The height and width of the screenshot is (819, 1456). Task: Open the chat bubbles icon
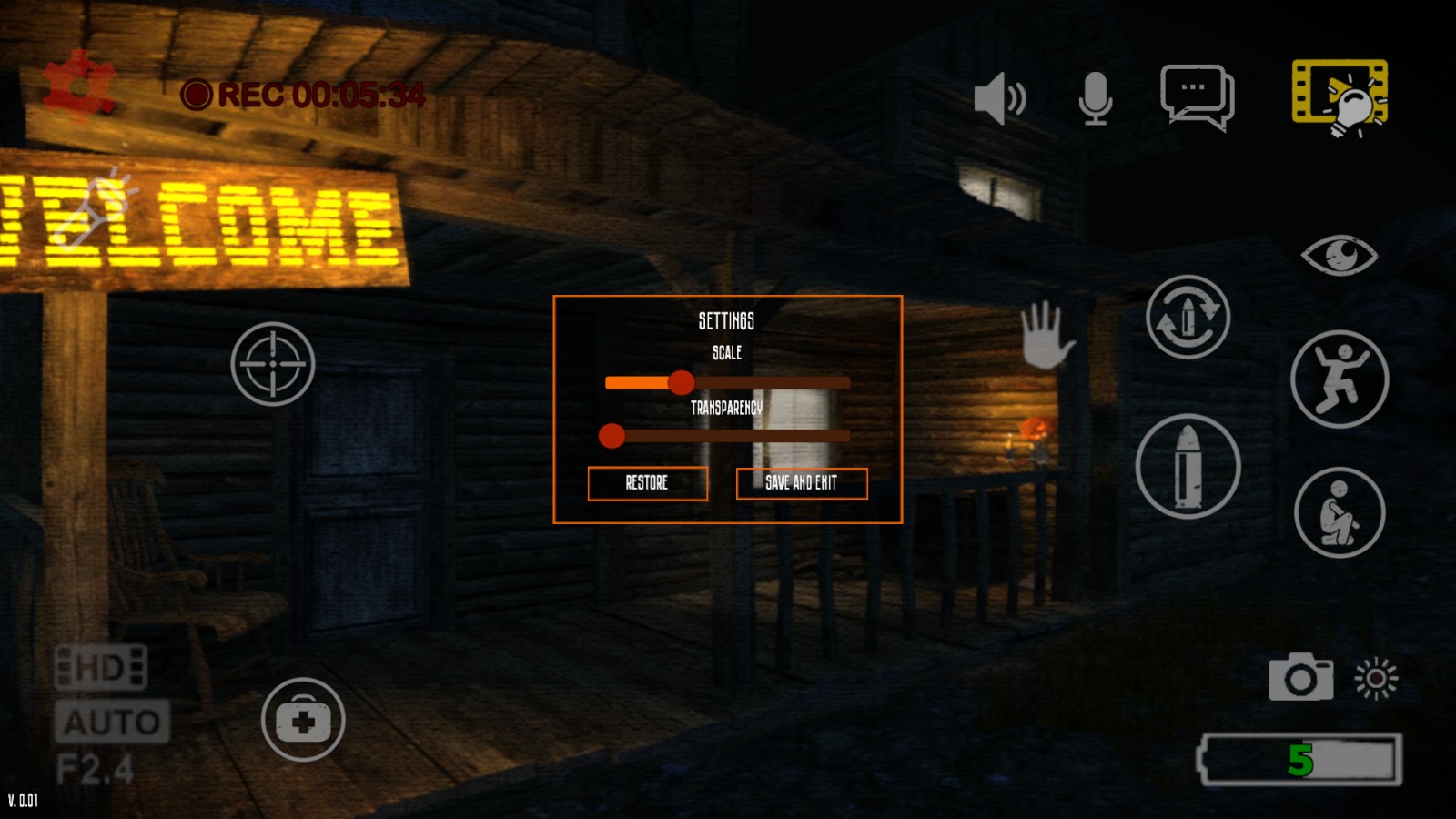(x=1197, y=96)
